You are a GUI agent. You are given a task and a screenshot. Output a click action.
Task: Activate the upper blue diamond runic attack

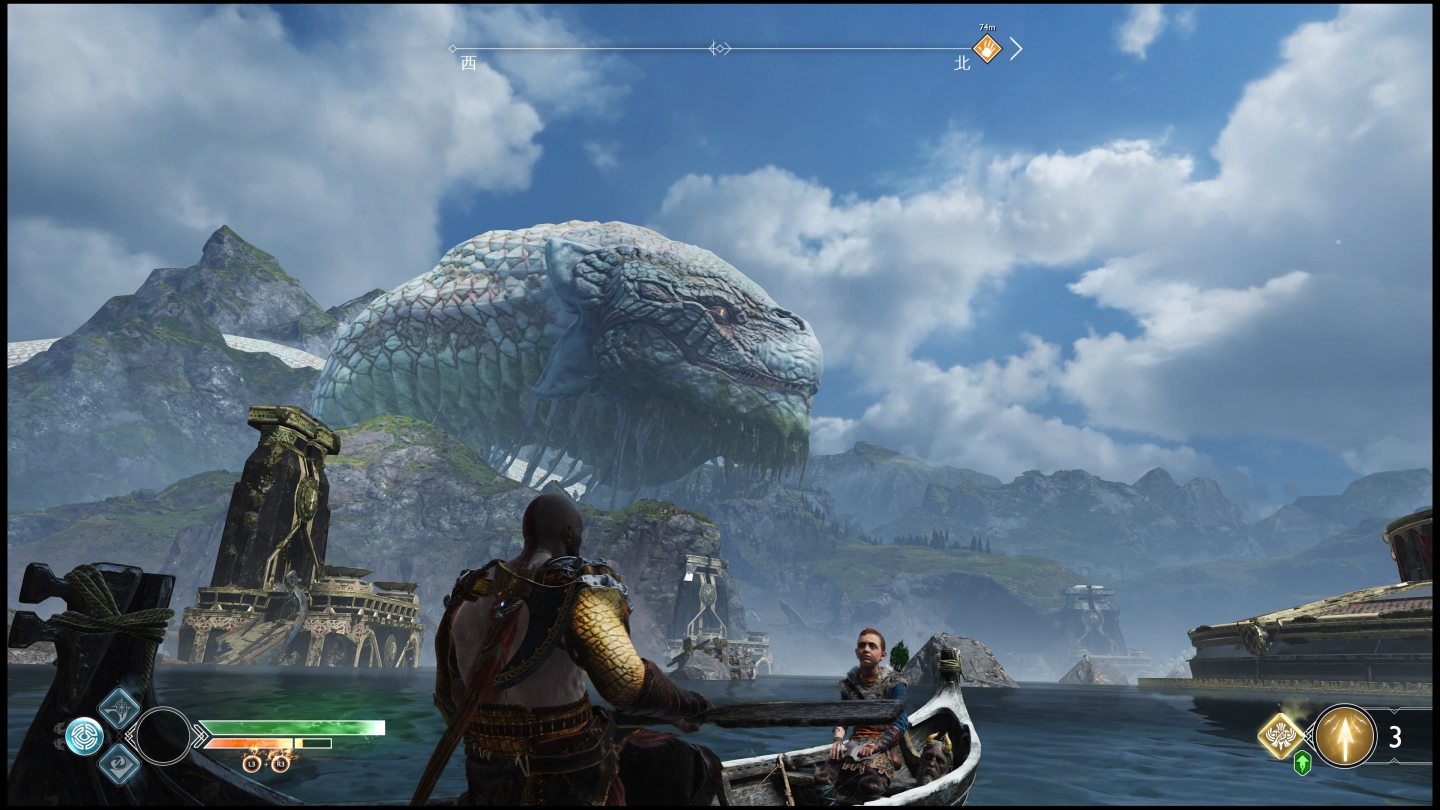coord(120,708)
